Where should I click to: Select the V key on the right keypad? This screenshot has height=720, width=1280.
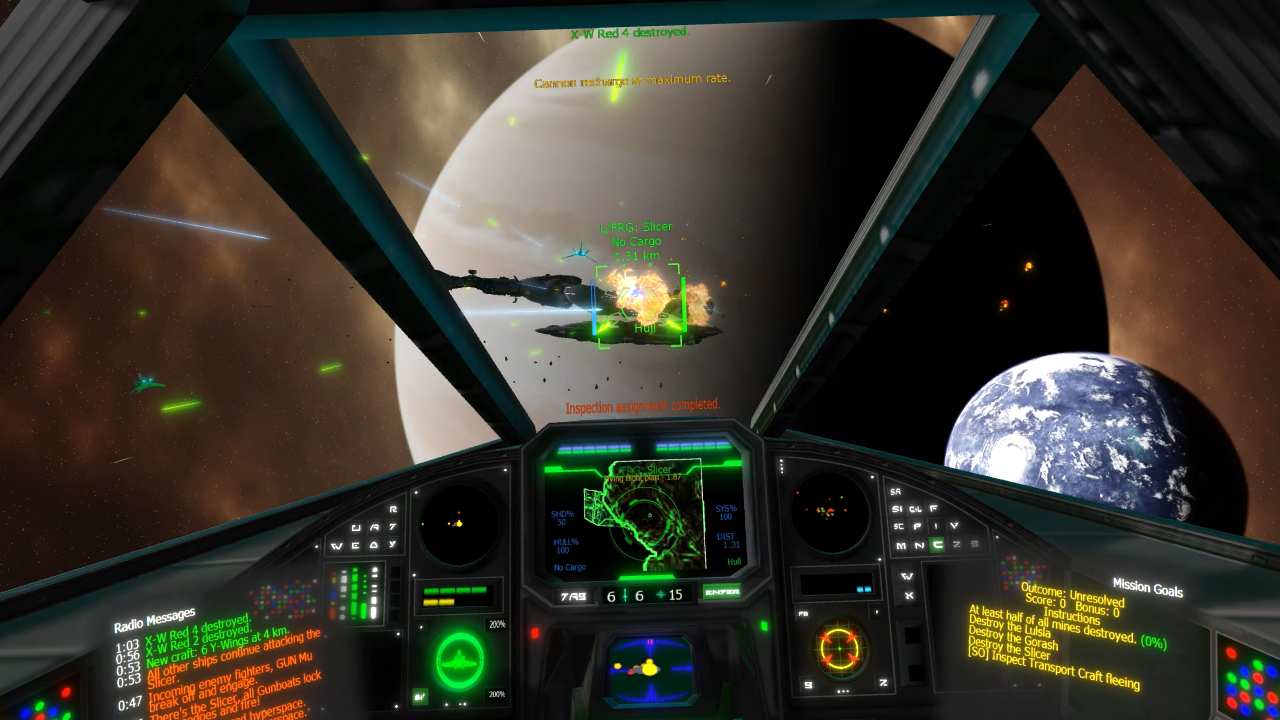click(955, 525)
